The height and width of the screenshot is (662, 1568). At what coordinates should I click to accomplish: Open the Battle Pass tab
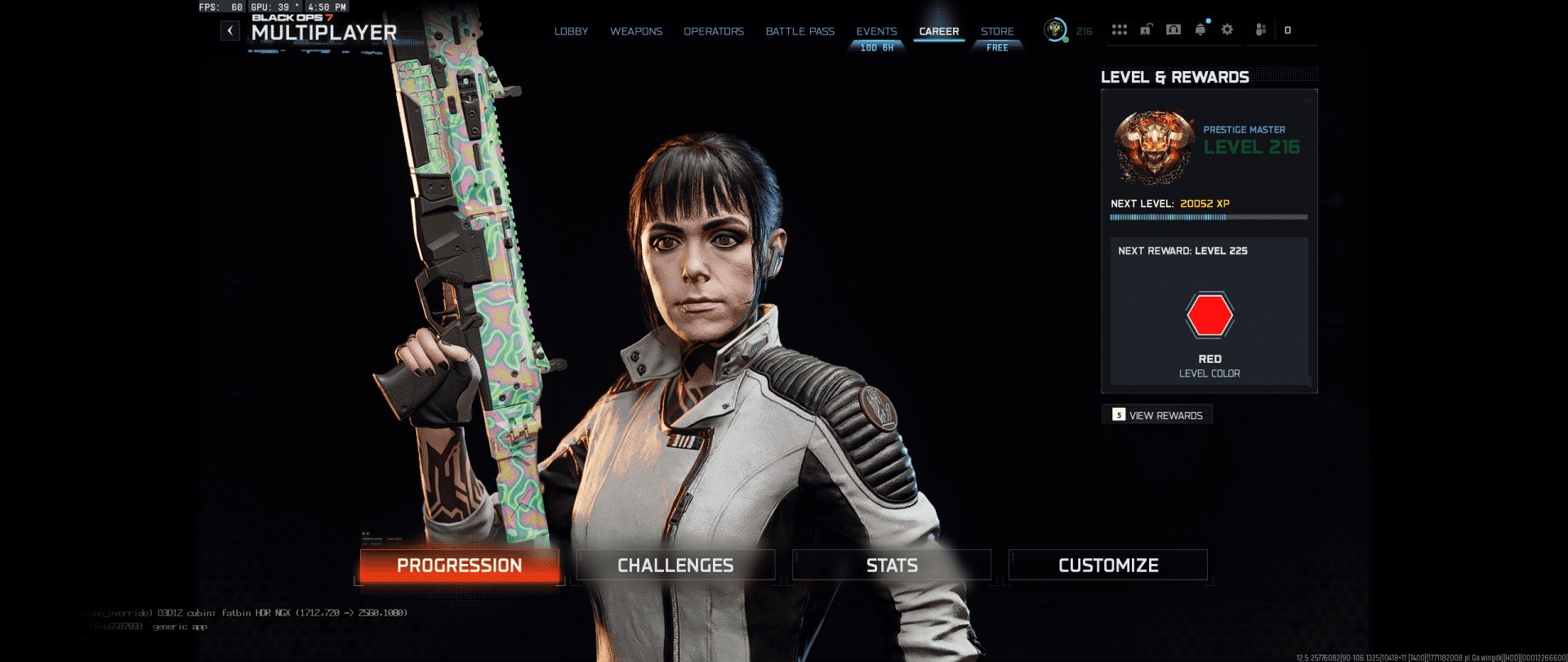pyautogui.click(x=800, y=32)
